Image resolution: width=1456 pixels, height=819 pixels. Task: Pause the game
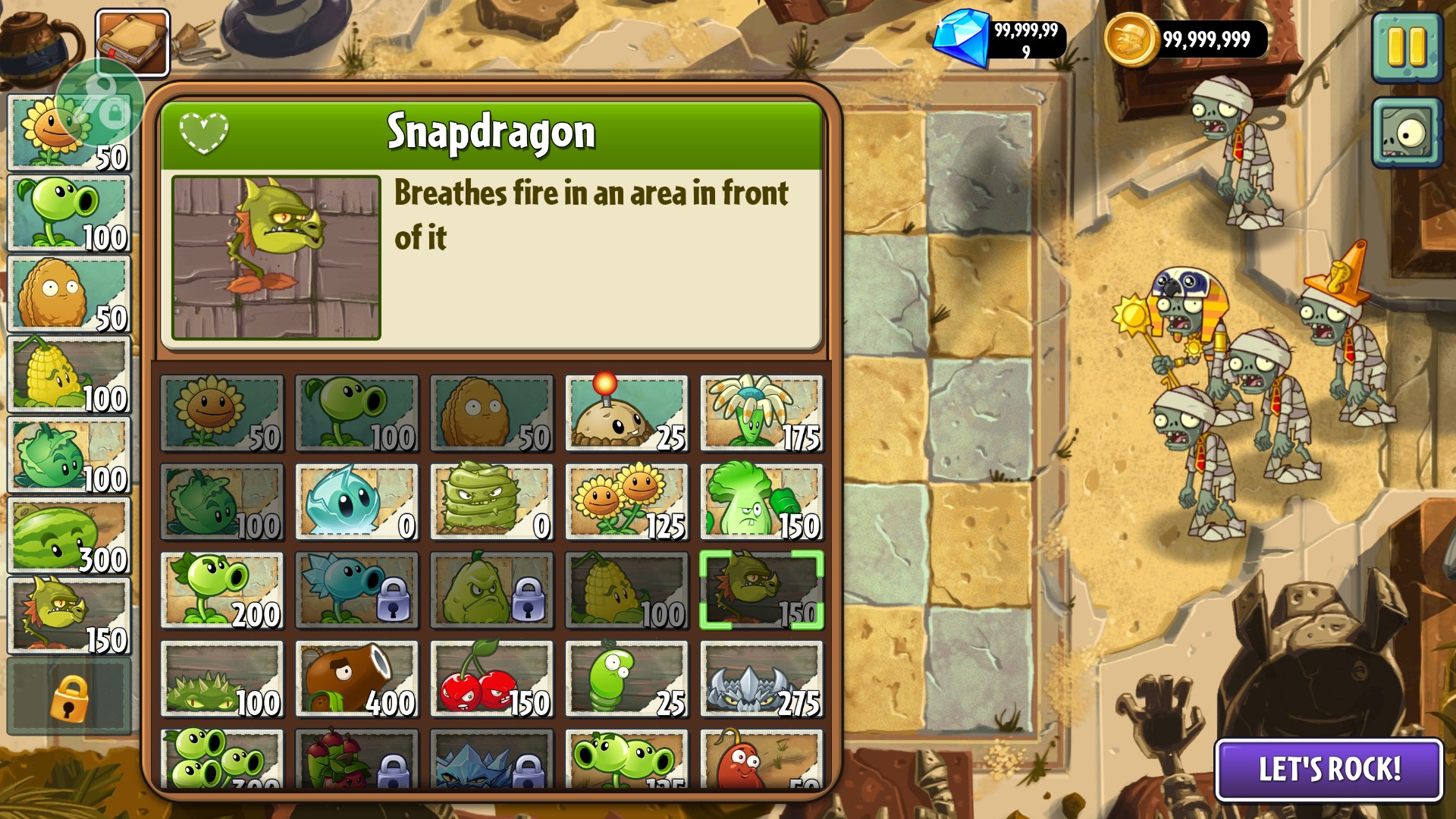(1407, 47)
